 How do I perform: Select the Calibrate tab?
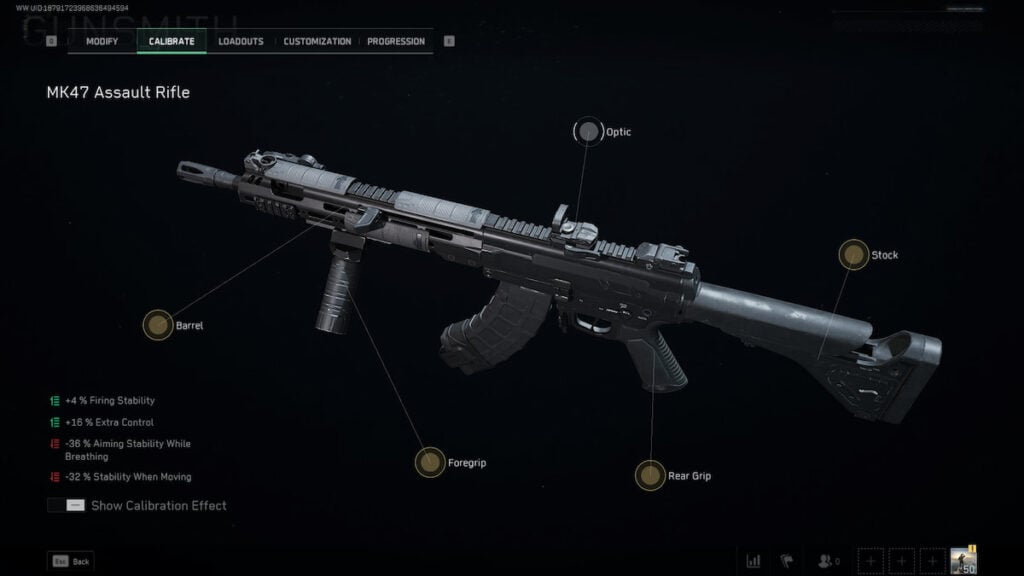[x=172, y=41]
